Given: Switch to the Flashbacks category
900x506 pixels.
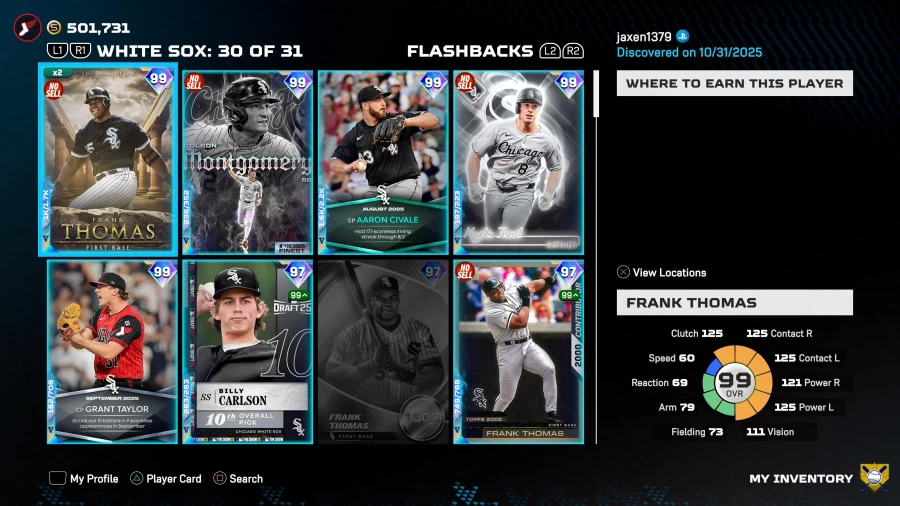Looking at the screenshot, I should point(470,52).
